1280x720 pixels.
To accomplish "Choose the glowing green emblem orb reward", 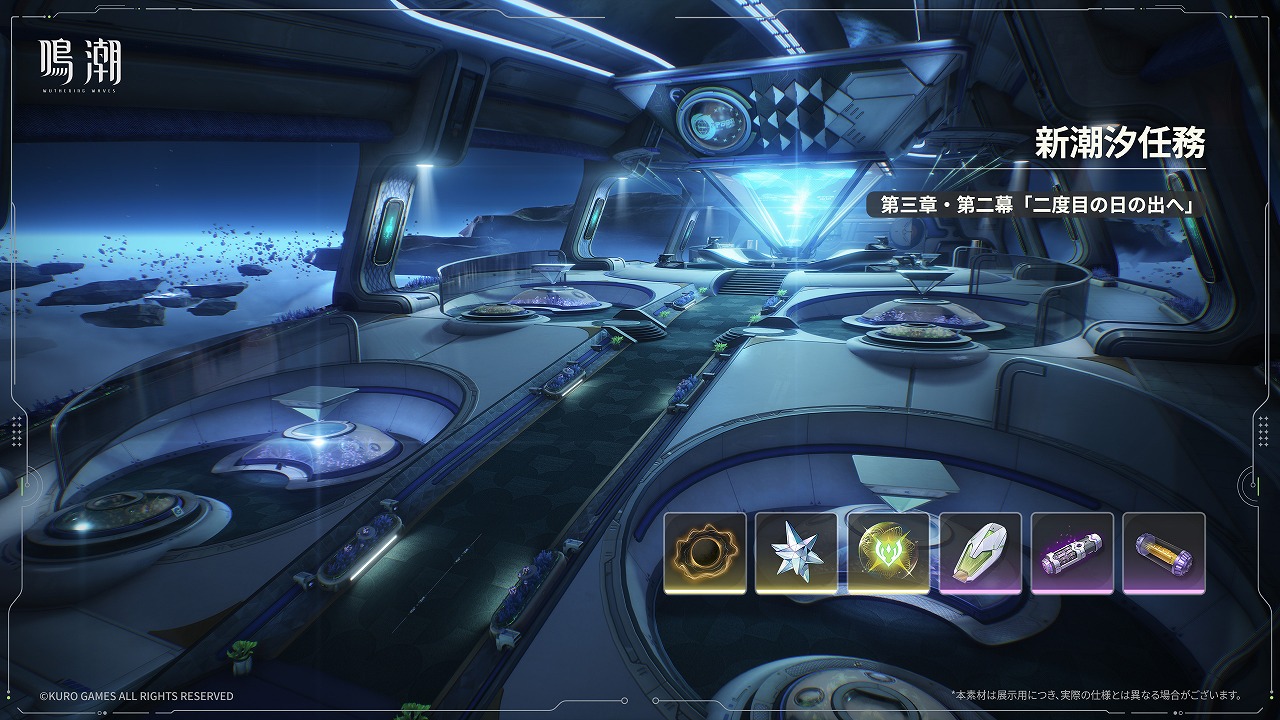I will tap(888, 553).
